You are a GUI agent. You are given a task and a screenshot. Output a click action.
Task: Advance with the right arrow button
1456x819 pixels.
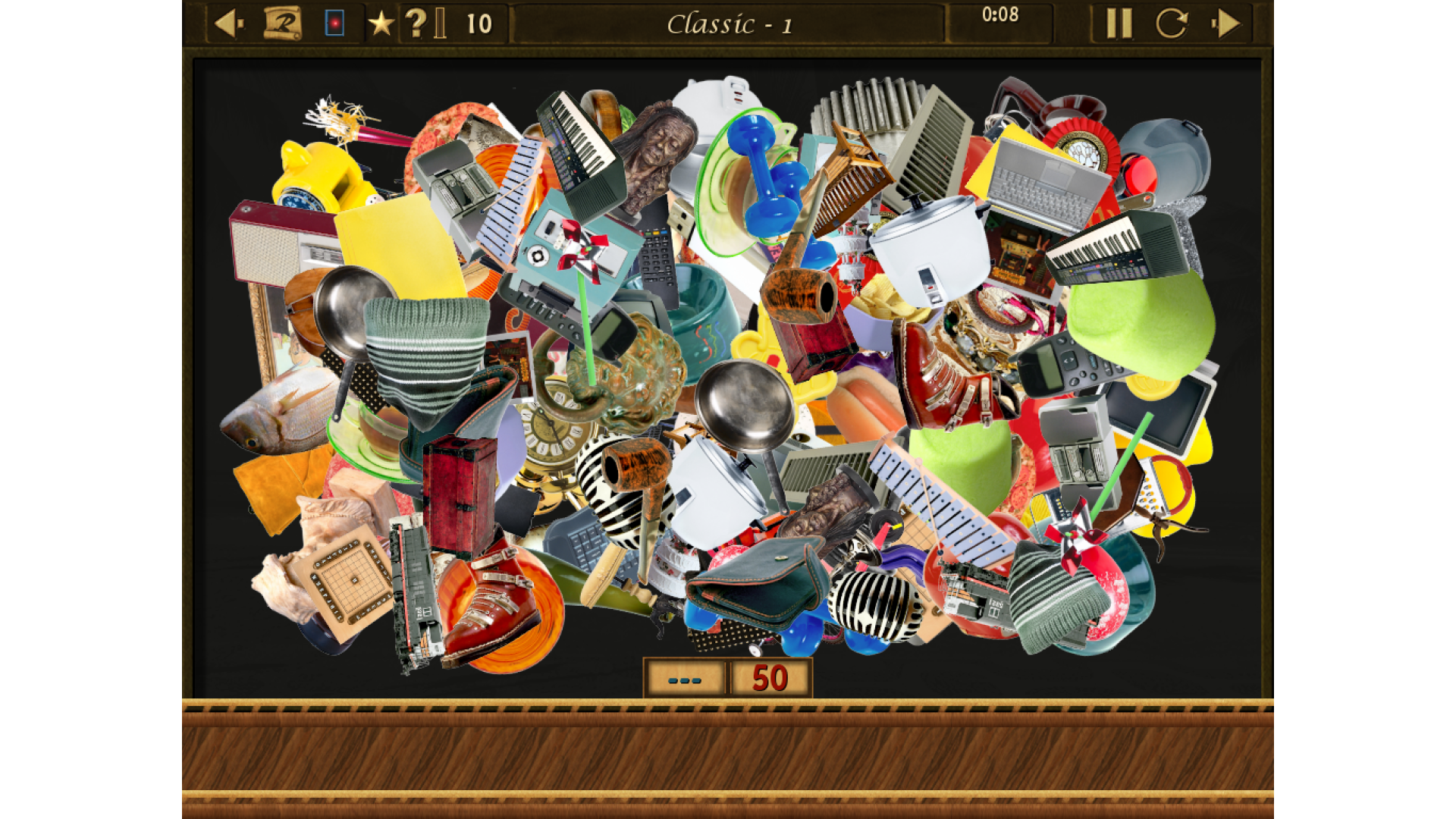pos(1226,24)
